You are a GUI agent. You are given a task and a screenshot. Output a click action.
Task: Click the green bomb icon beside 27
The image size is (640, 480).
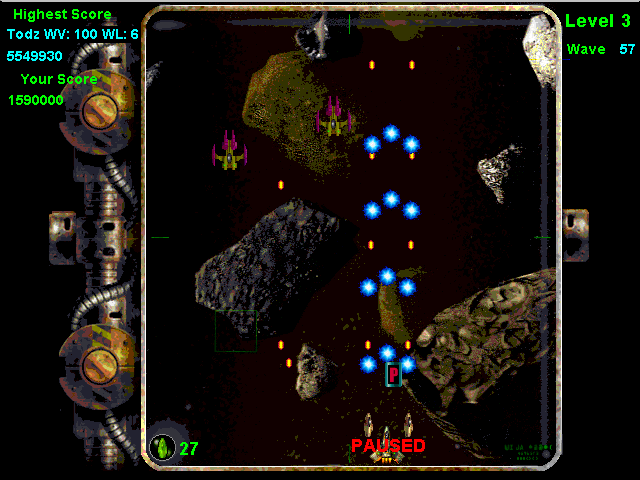coord(162,447)
